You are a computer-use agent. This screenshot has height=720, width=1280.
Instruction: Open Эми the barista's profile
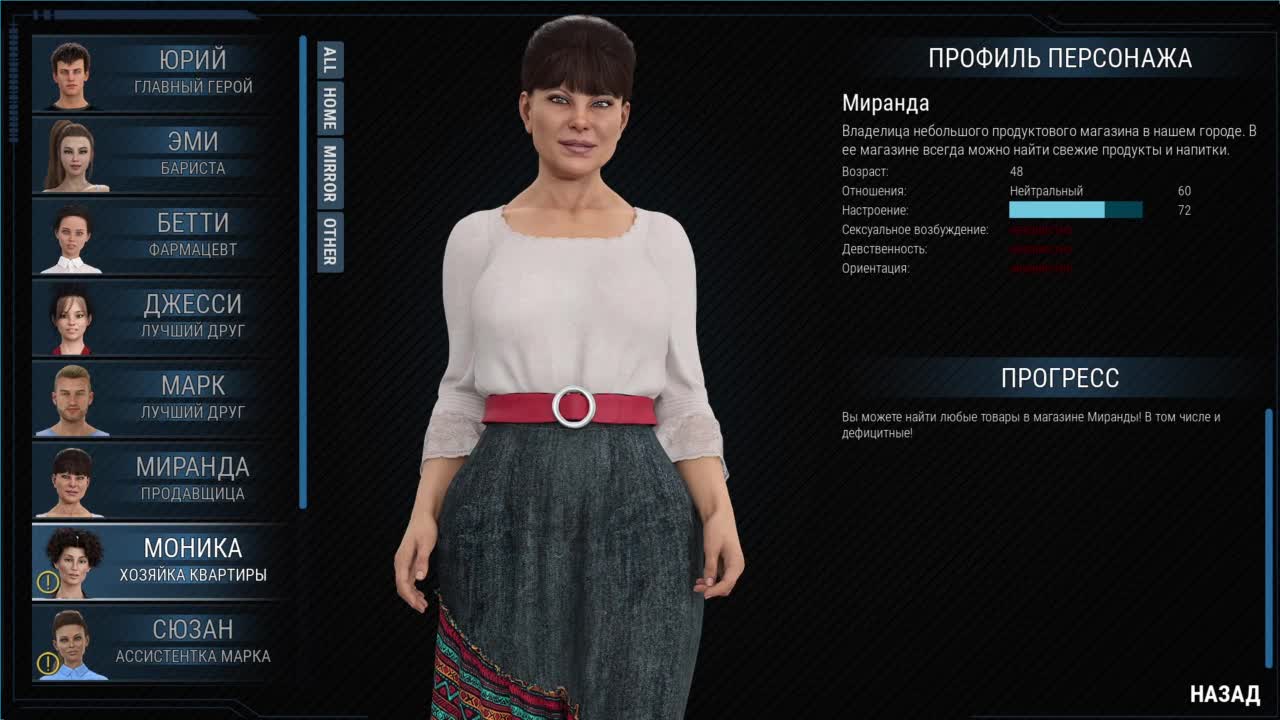[160, 155]
